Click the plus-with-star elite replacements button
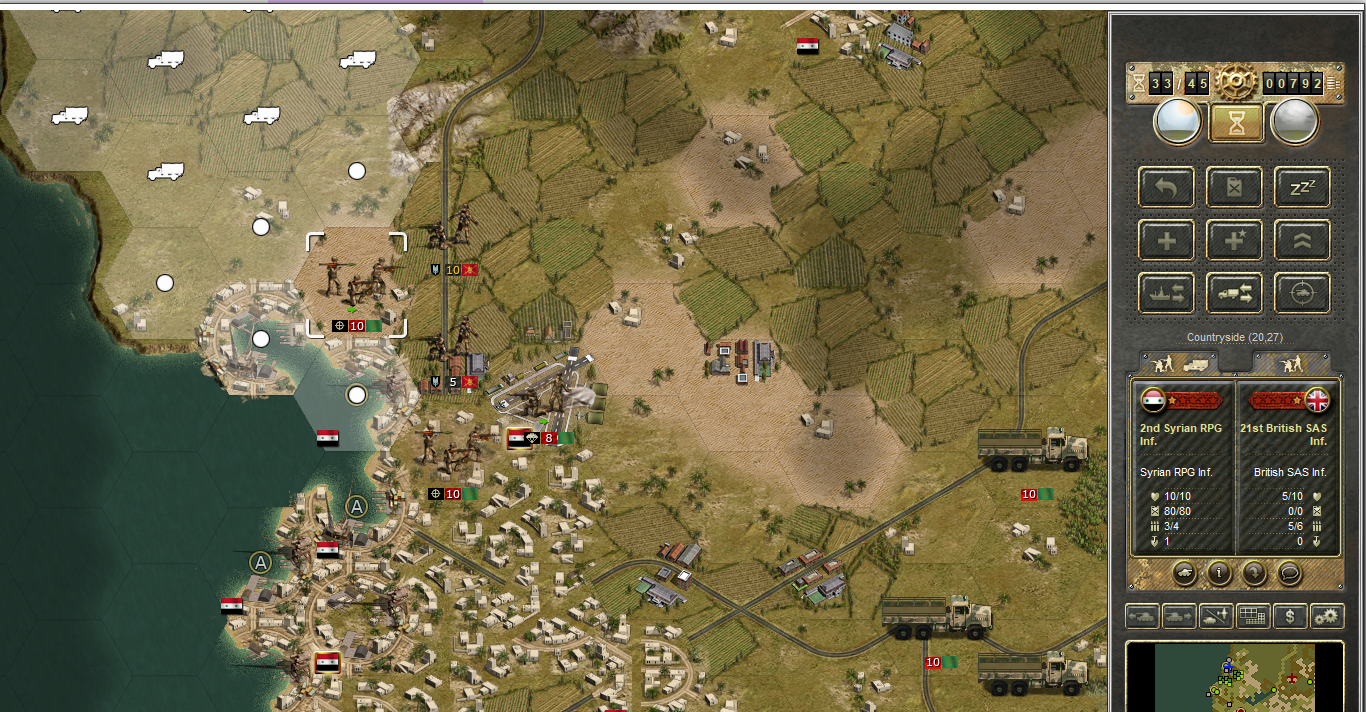The width and height of the screenshot is (1366, 712). pos(1233,240)
